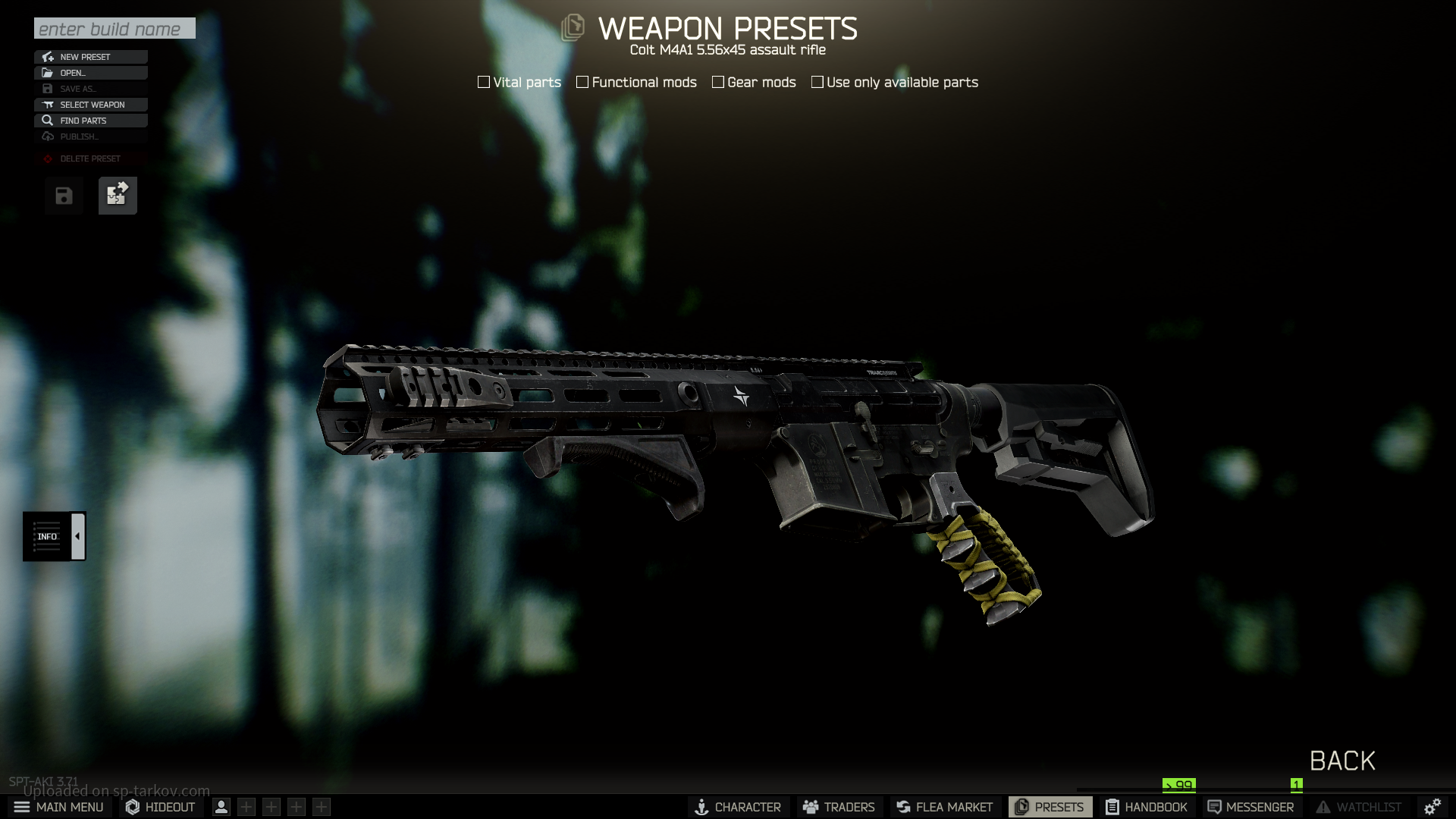Go to the Hideout
Viewport: 1456px width, 819px height.
point(161,807)
